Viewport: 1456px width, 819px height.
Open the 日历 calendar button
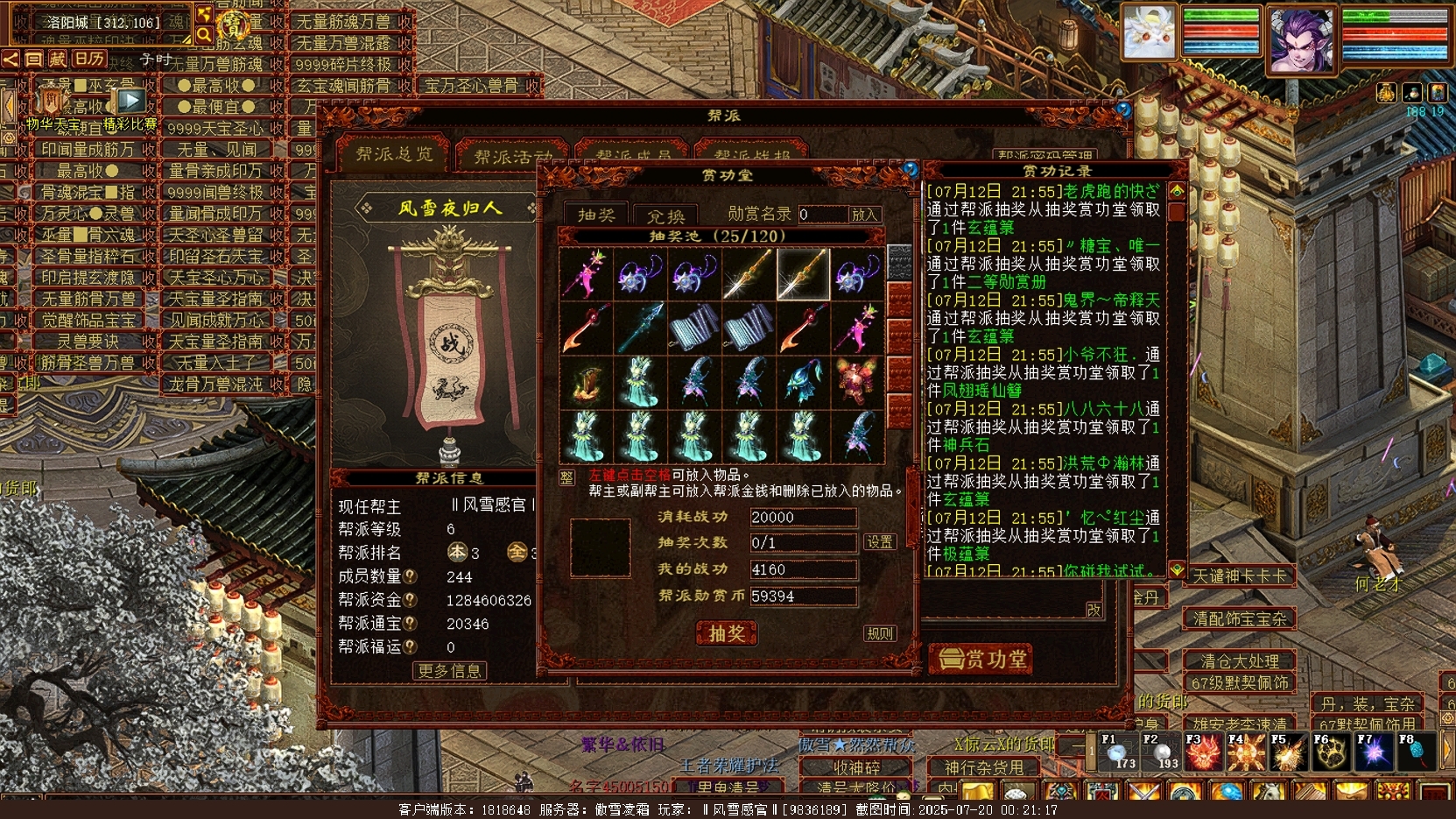pos(88,59)
